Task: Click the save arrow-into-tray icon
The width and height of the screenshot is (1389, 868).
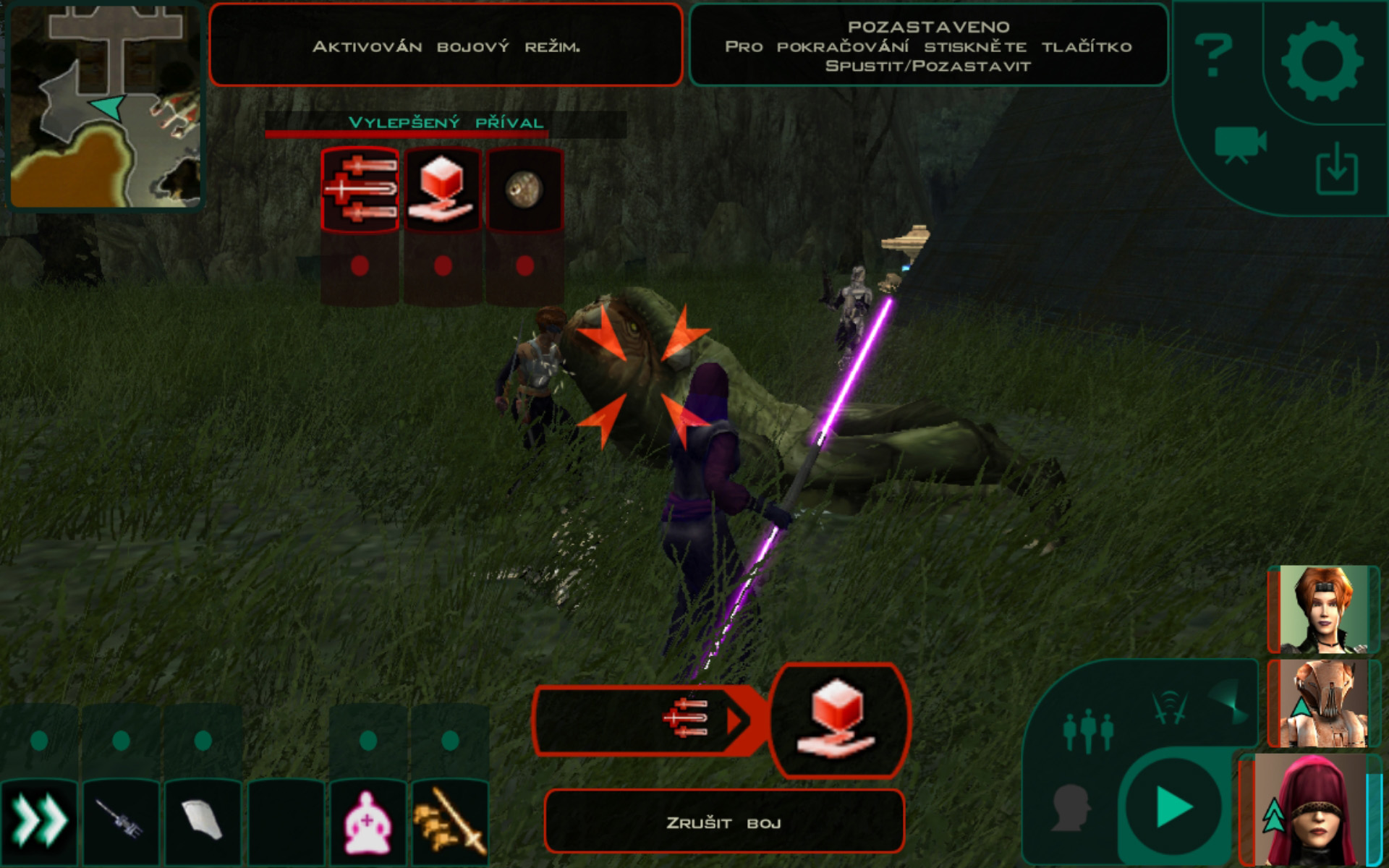Action: point(1336,169)
